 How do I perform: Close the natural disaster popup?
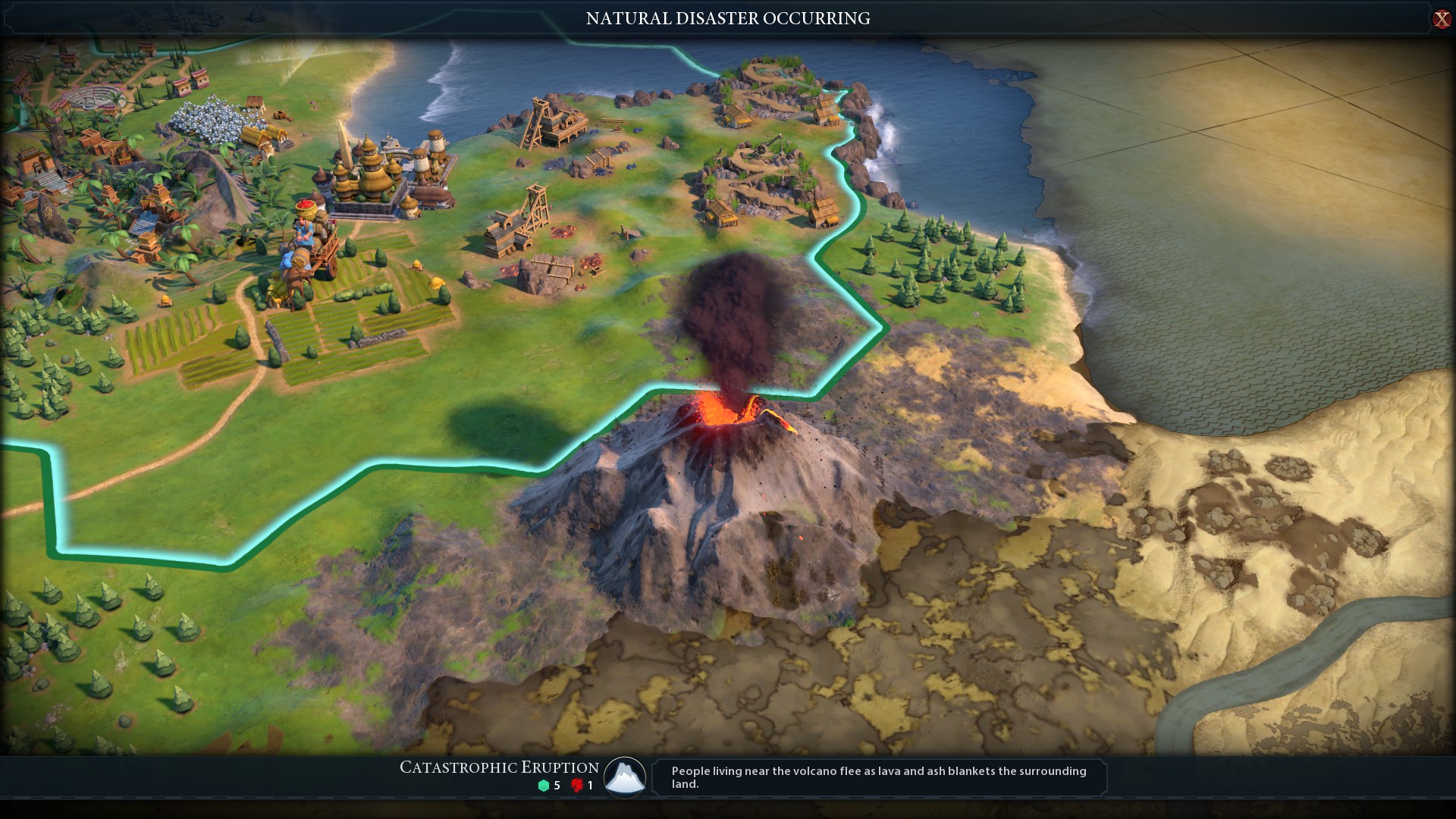click(1441, 19)
